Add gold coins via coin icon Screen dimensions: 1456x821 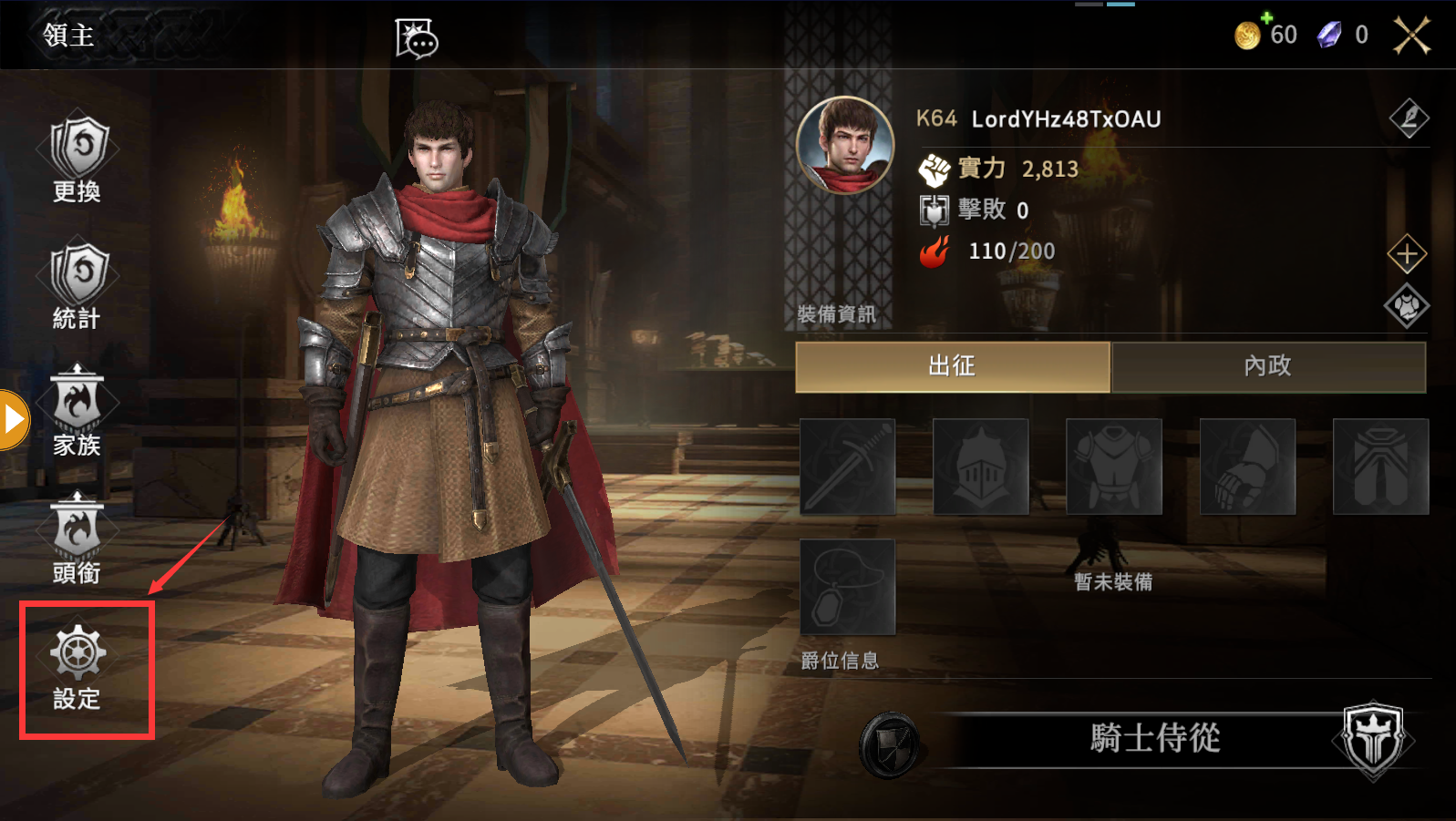(x=1248, y=35)
